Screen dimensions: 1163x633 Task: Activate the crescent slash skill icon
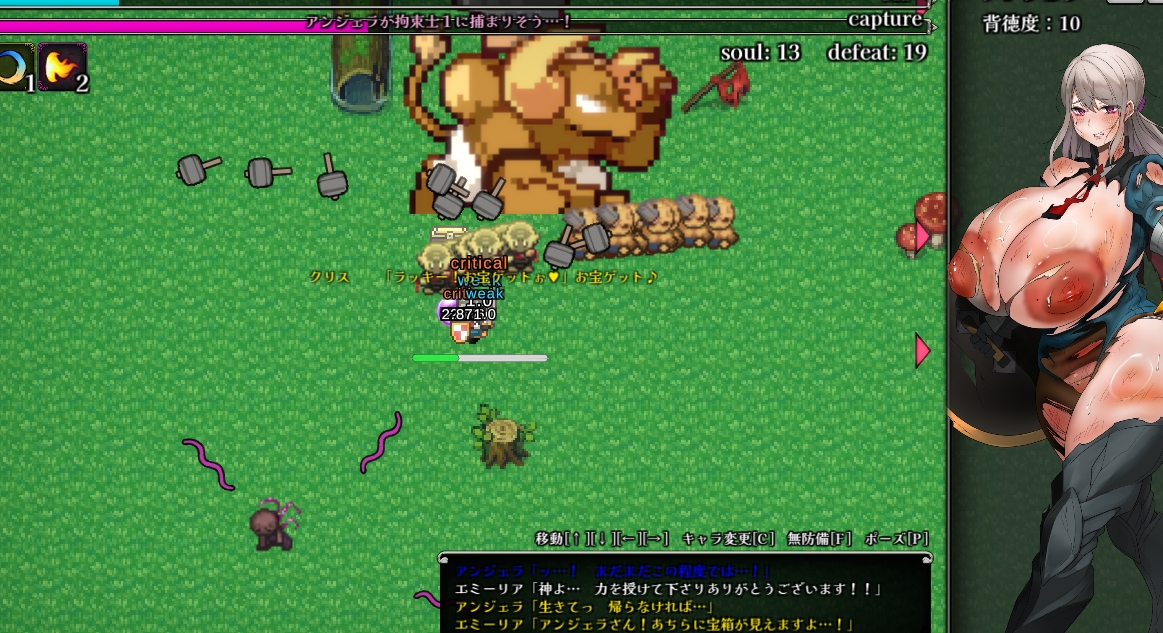pyautogui.click(x=14, y=67)
